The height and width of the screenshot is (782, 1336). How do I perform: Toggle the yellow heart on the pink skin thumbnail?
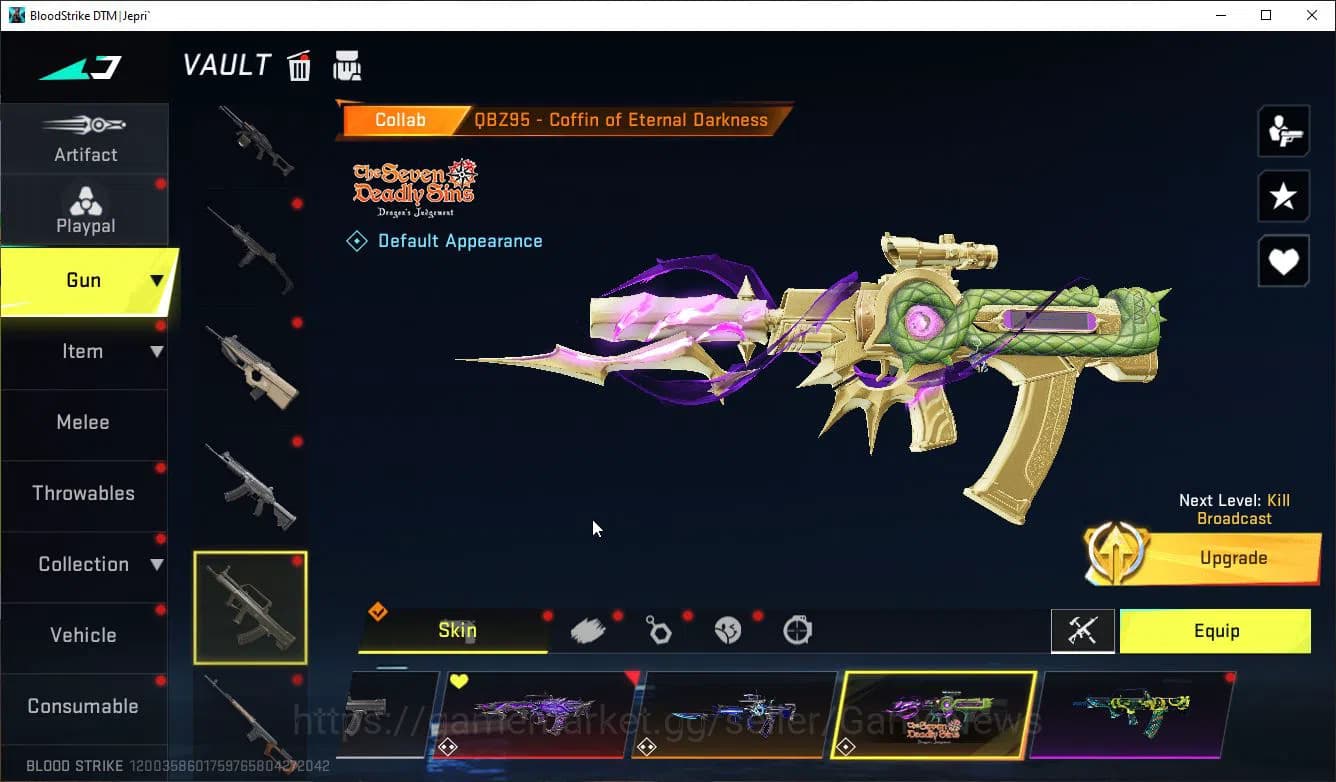(x=459, y=679)
